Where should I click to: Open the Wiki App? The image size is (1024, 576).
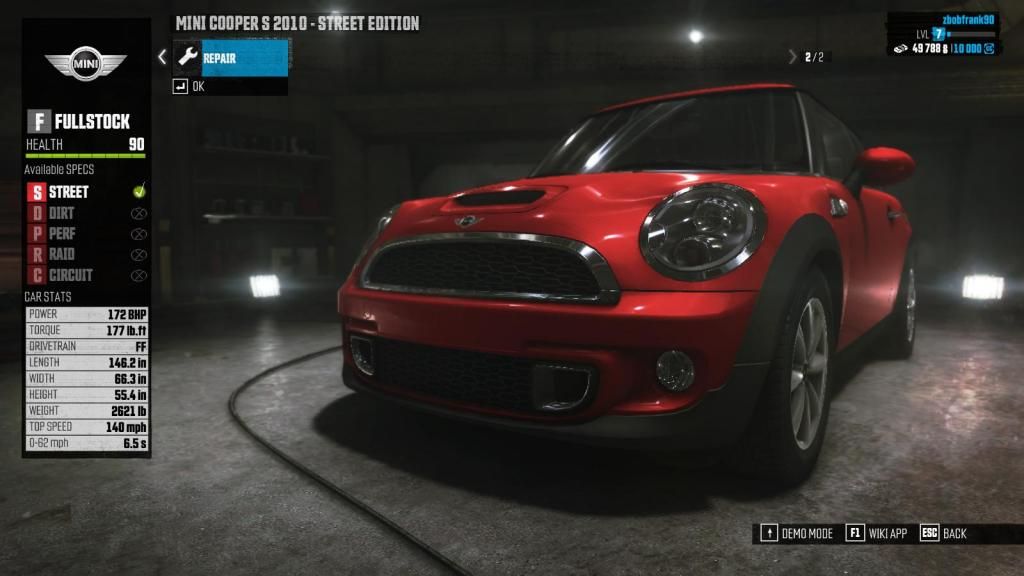click(877, 533)
